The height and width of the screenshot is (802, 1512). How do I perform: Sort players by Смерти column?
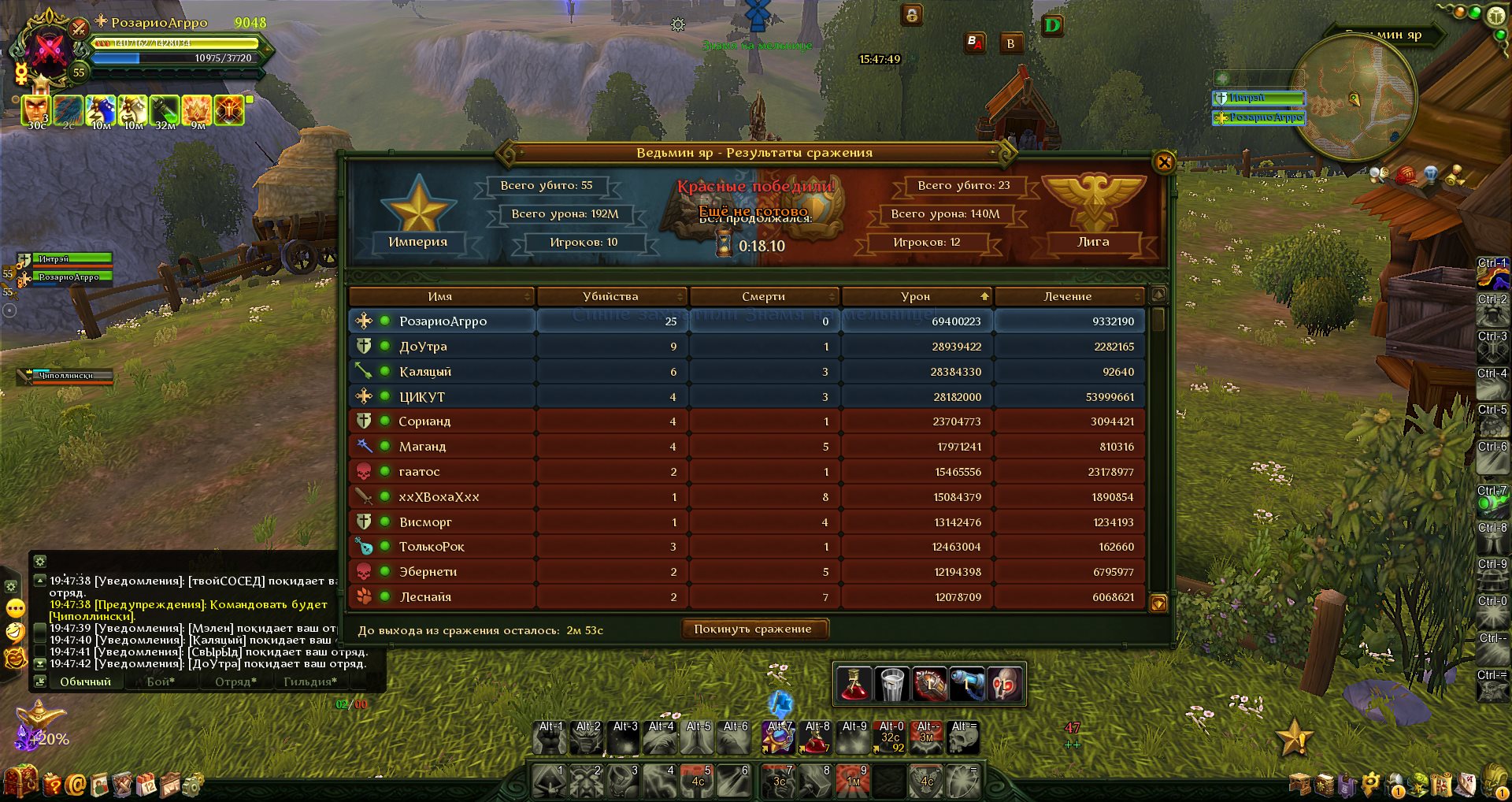coord(763,296)
